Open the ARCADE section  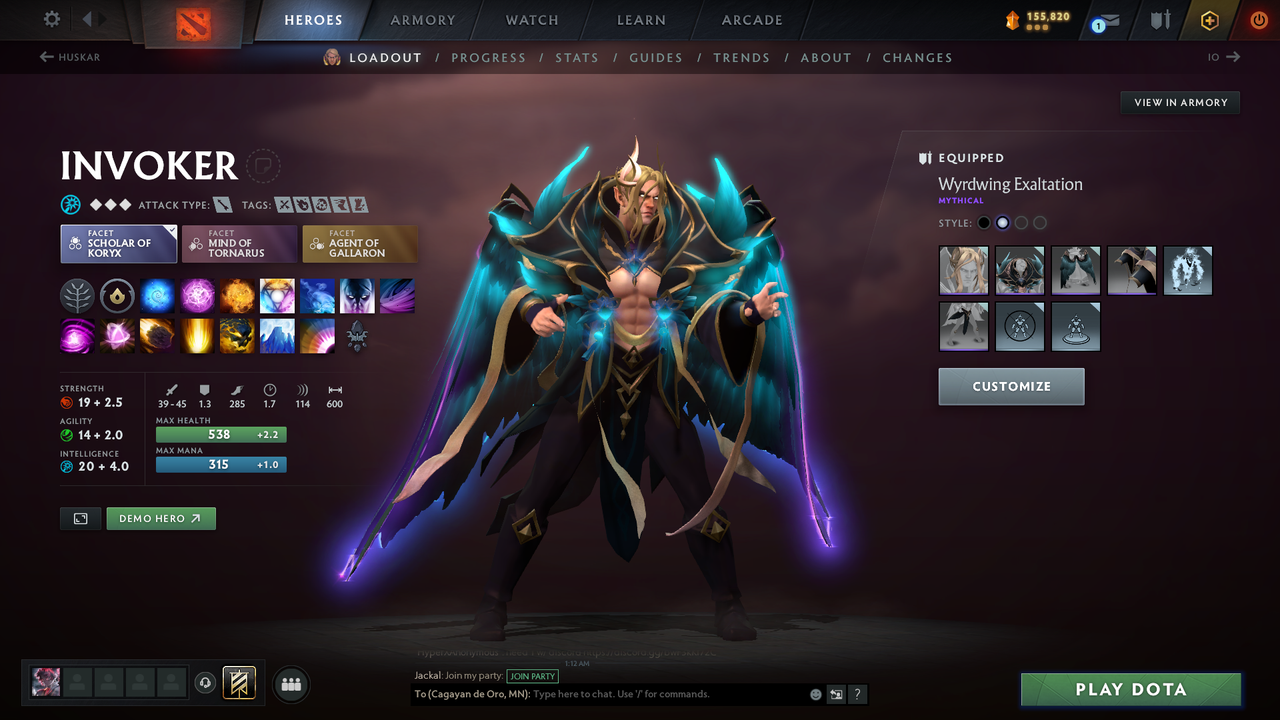pos(751,20)
